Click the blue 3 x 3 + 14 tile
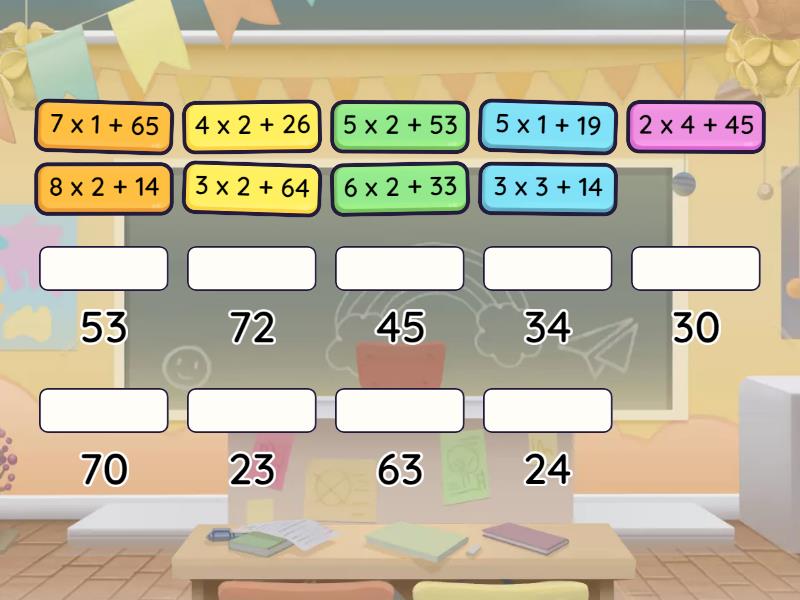The width and height of the screenshot is (800, 600). [x=547, y=187]
